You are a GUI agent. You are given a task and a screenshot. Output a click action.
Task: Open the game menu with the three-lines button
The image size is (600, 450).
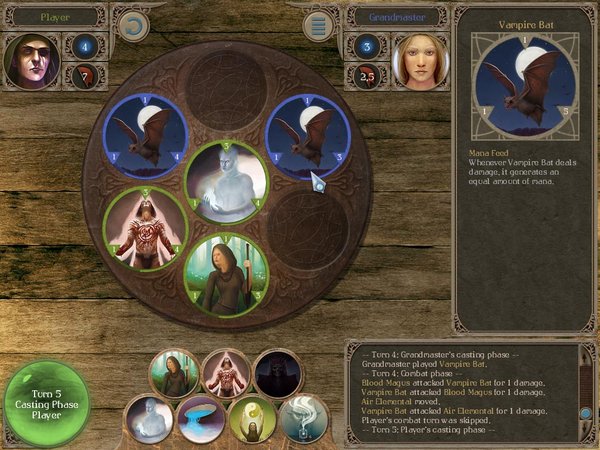(x=321, y=24)
